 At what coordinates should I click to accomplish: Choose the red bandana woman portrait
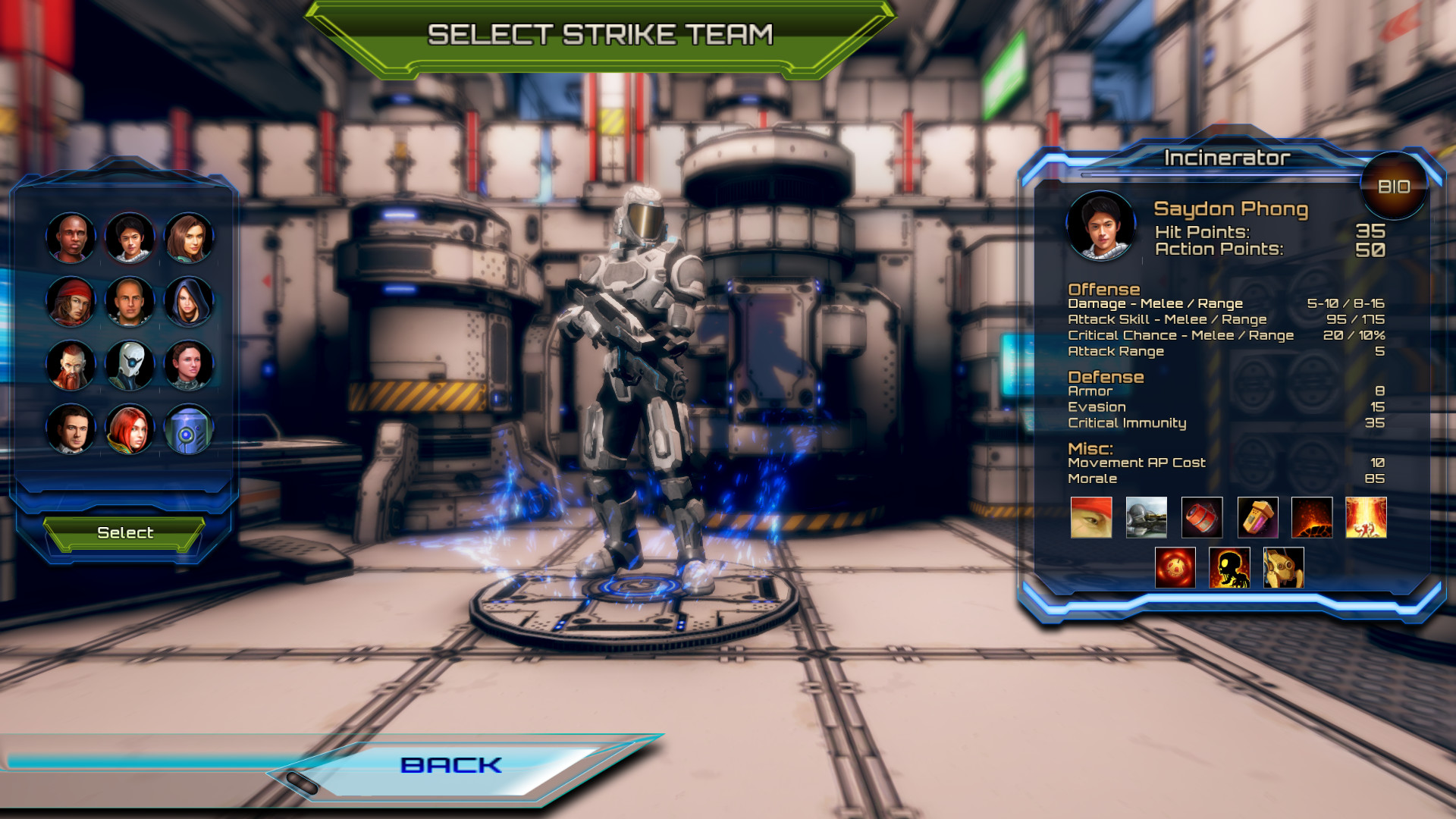point(71,301)
